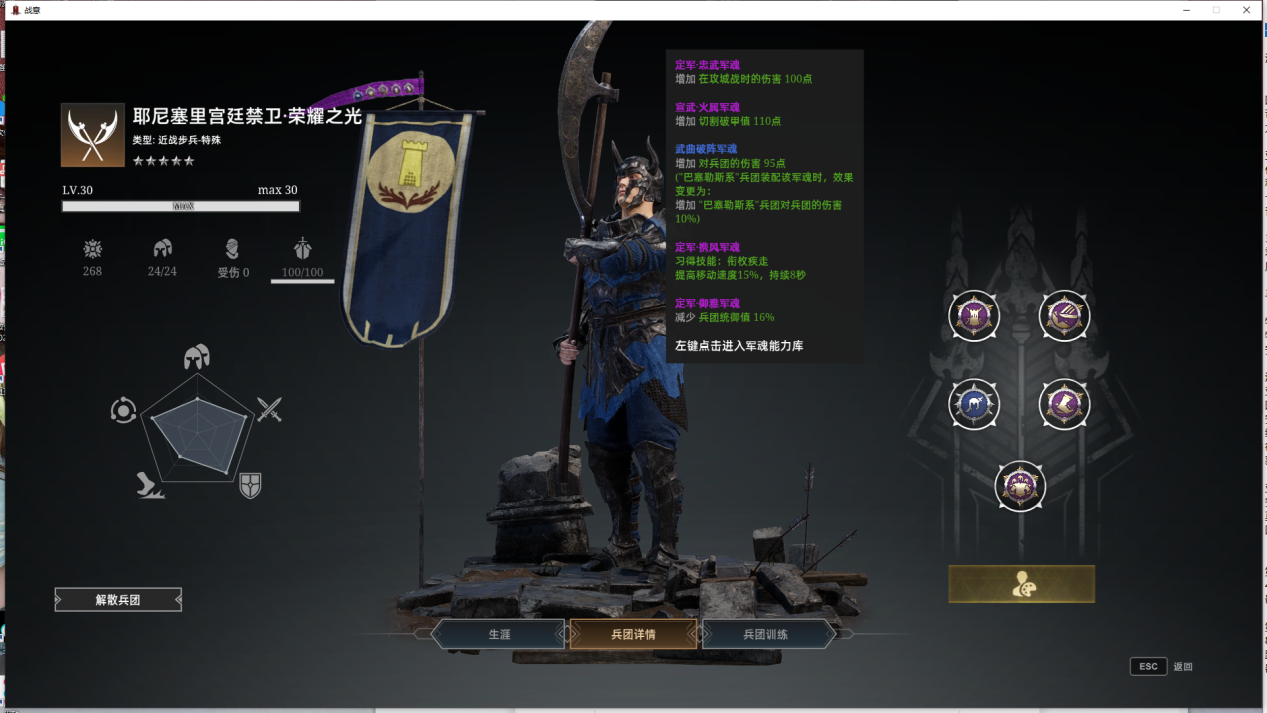
Task: Switch to the 生涯 tab
Action: point(499,634)
